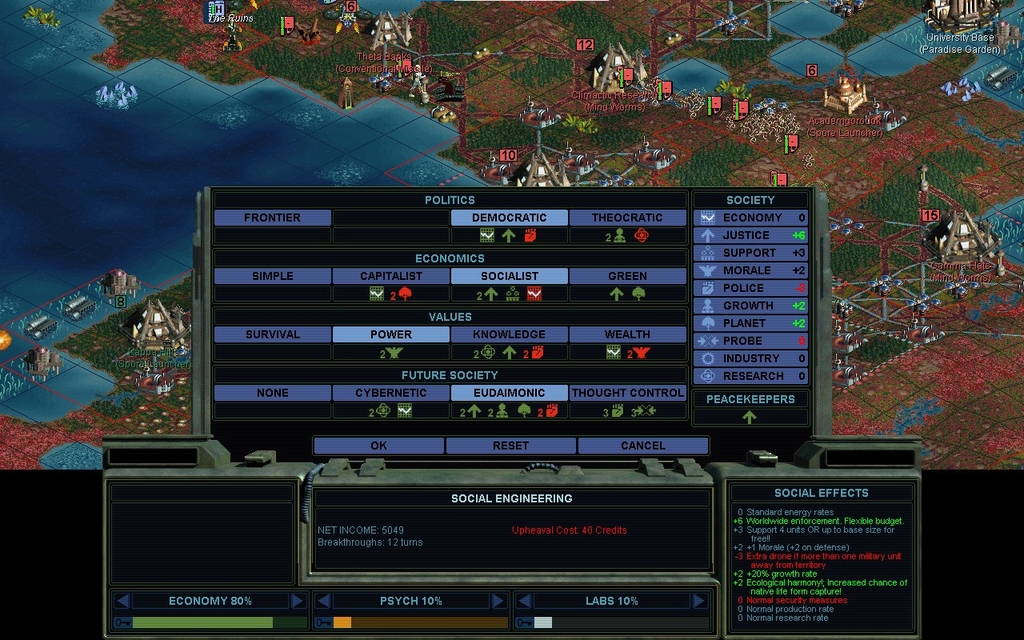Select Capitalist economics
The image size is (1024, 640).
(391, 276)
